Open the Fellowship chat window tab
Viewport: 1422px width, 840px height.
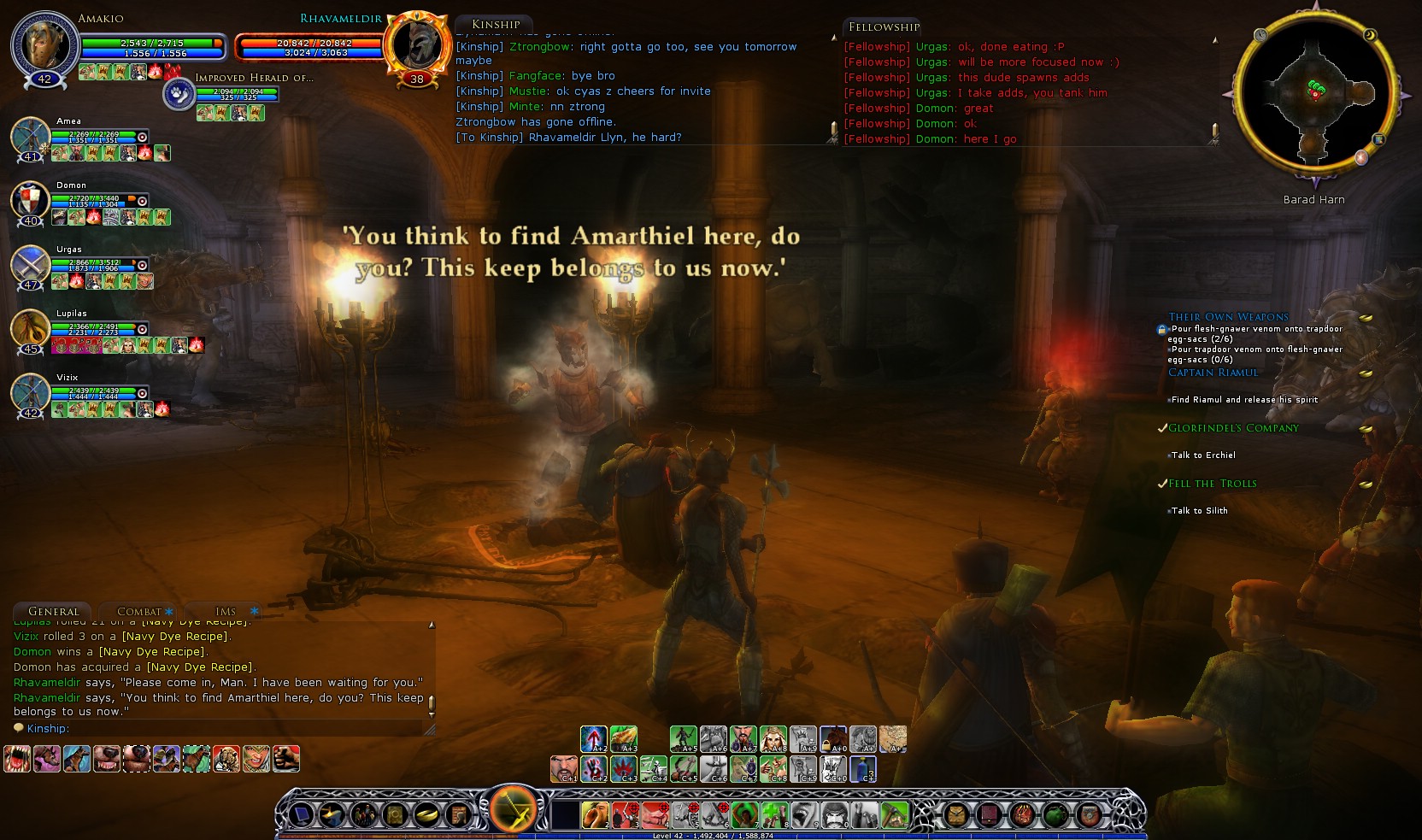[x=884, y=26]
